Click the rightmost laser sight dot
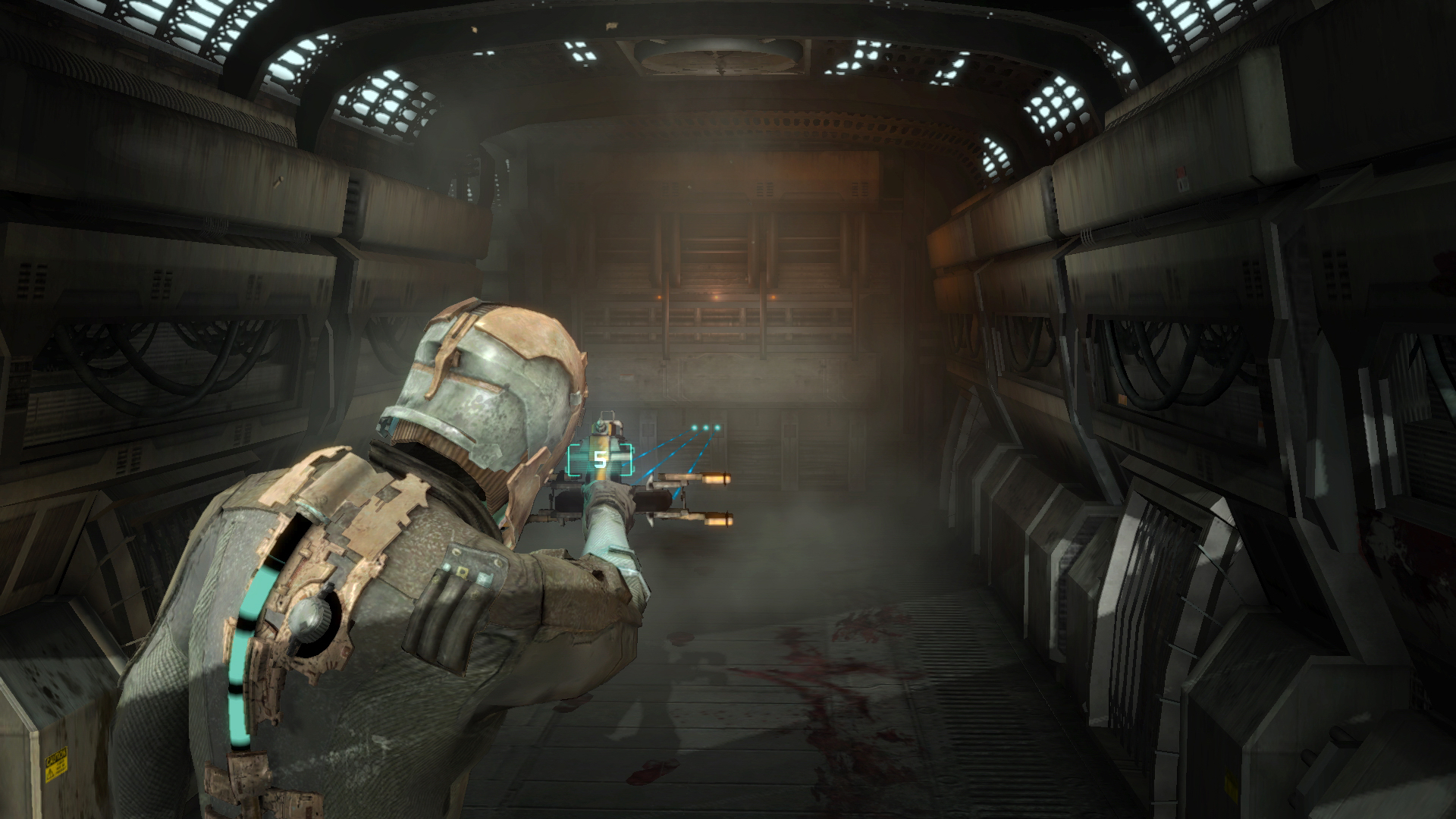Viewport: 1456px width, 819px height. (x=717, y=427)
